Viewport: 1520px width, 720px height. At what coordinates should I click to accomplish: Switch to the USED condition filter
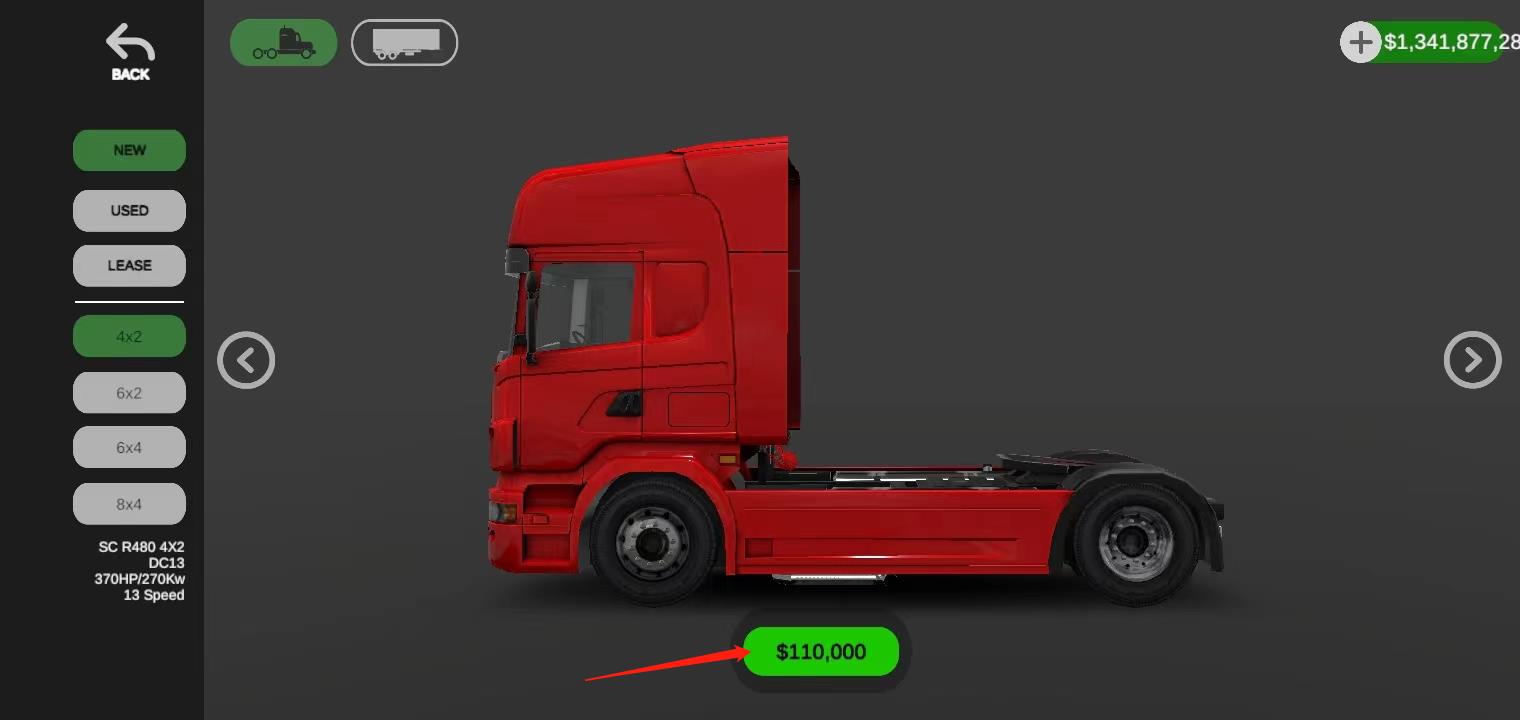(x=129, y=210)
